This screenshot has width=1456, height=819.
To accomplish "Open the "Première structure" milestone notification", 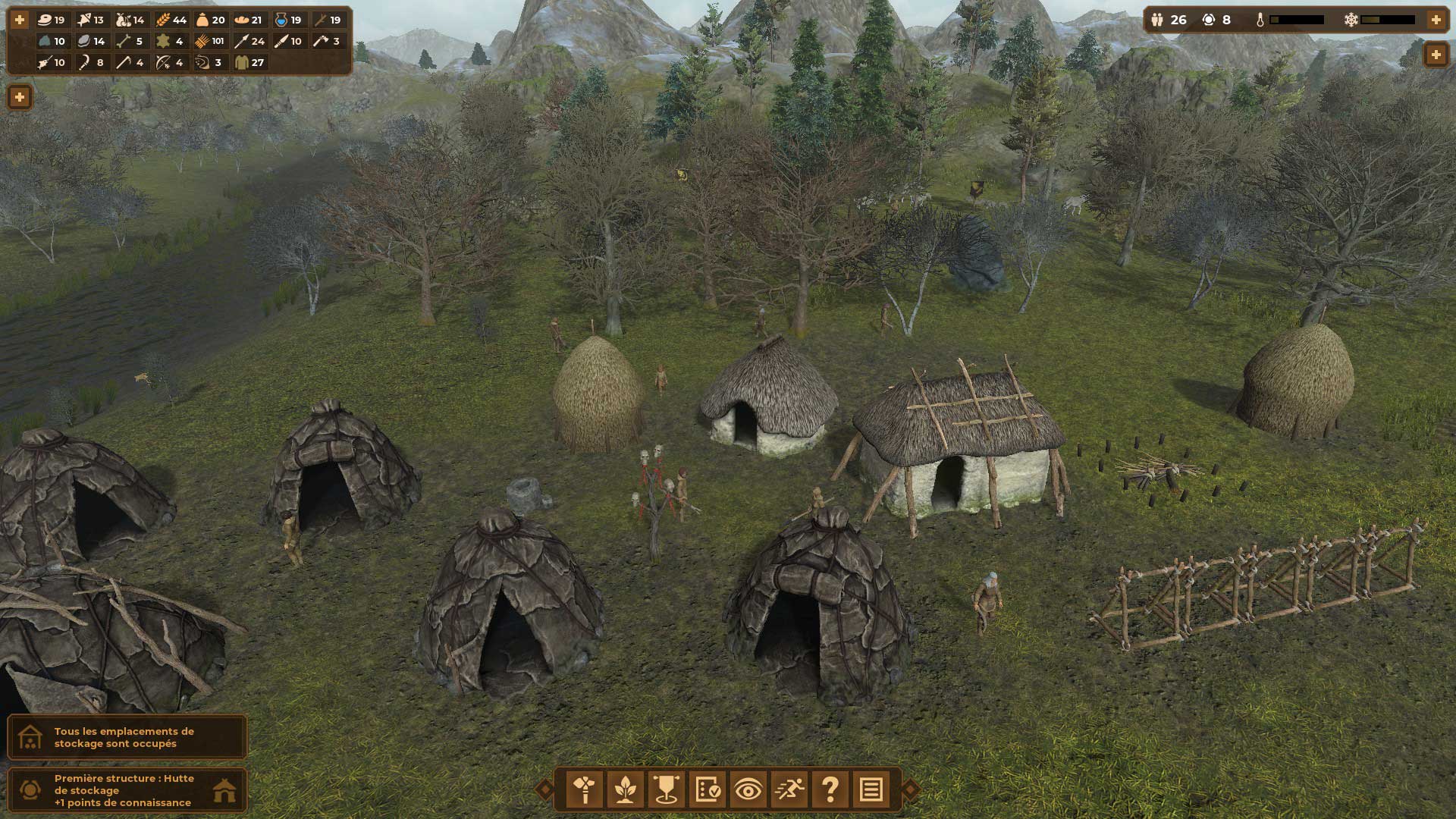I will (x=127, y=790).
